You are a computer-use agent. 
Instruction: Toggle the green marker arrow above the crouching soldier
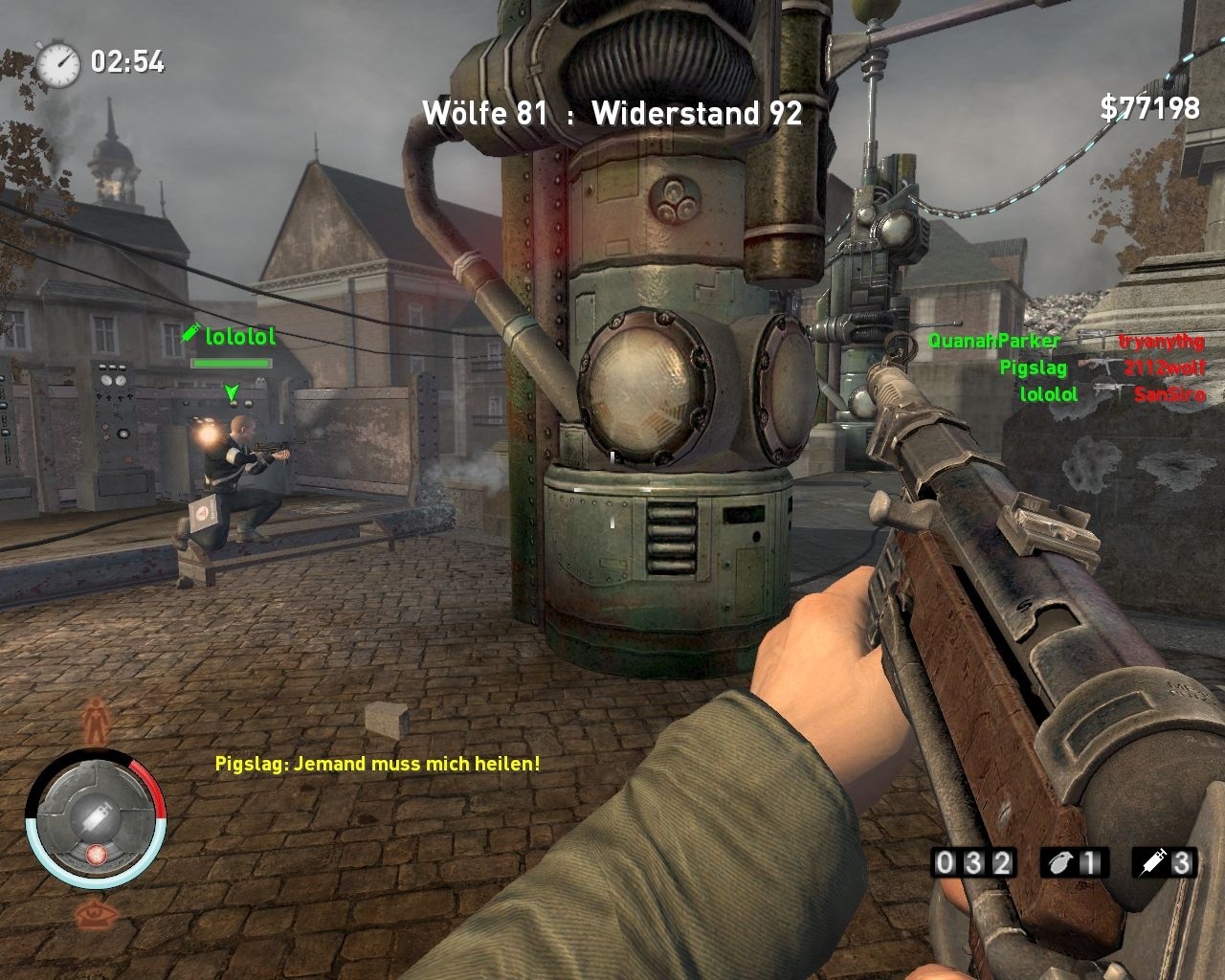point(231,391)
